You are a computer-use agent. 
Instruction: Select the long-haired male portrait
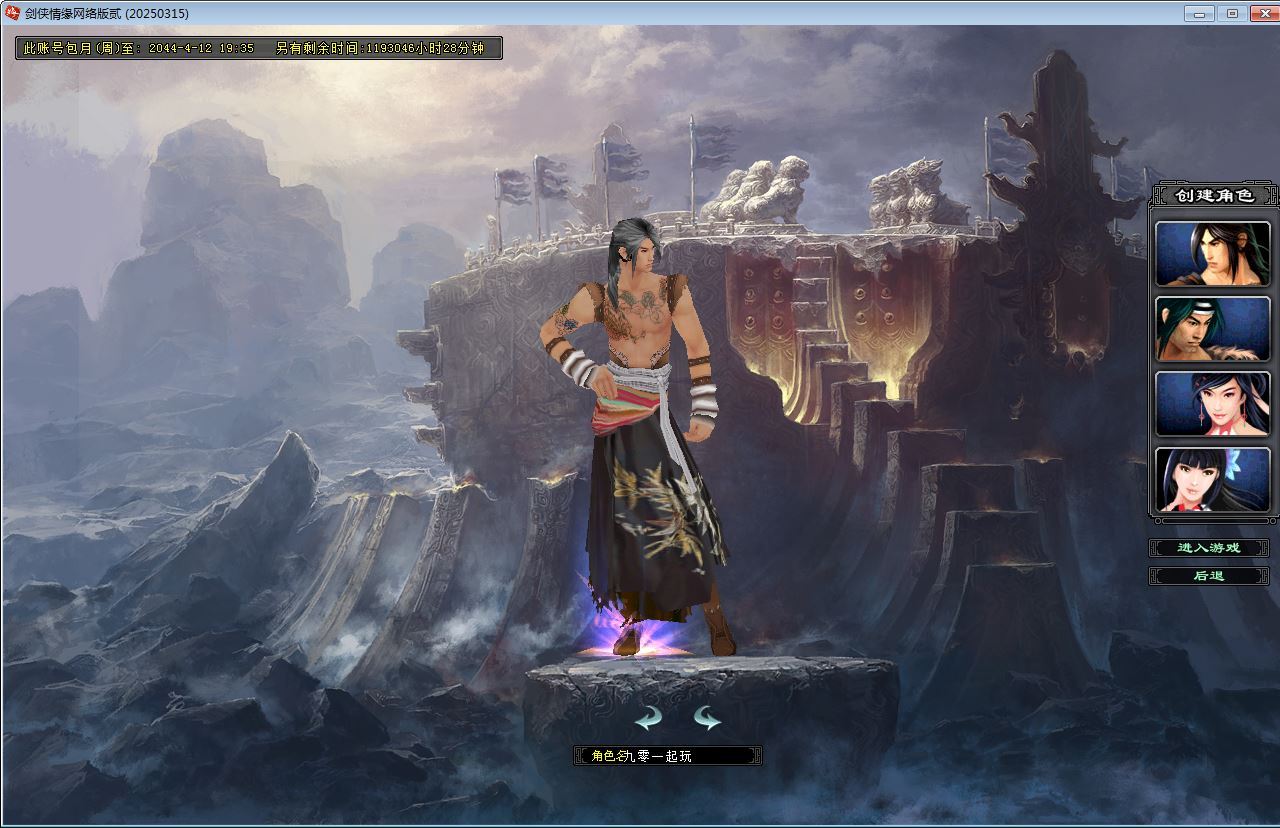pyautogui.click(x=1212, y=254)
